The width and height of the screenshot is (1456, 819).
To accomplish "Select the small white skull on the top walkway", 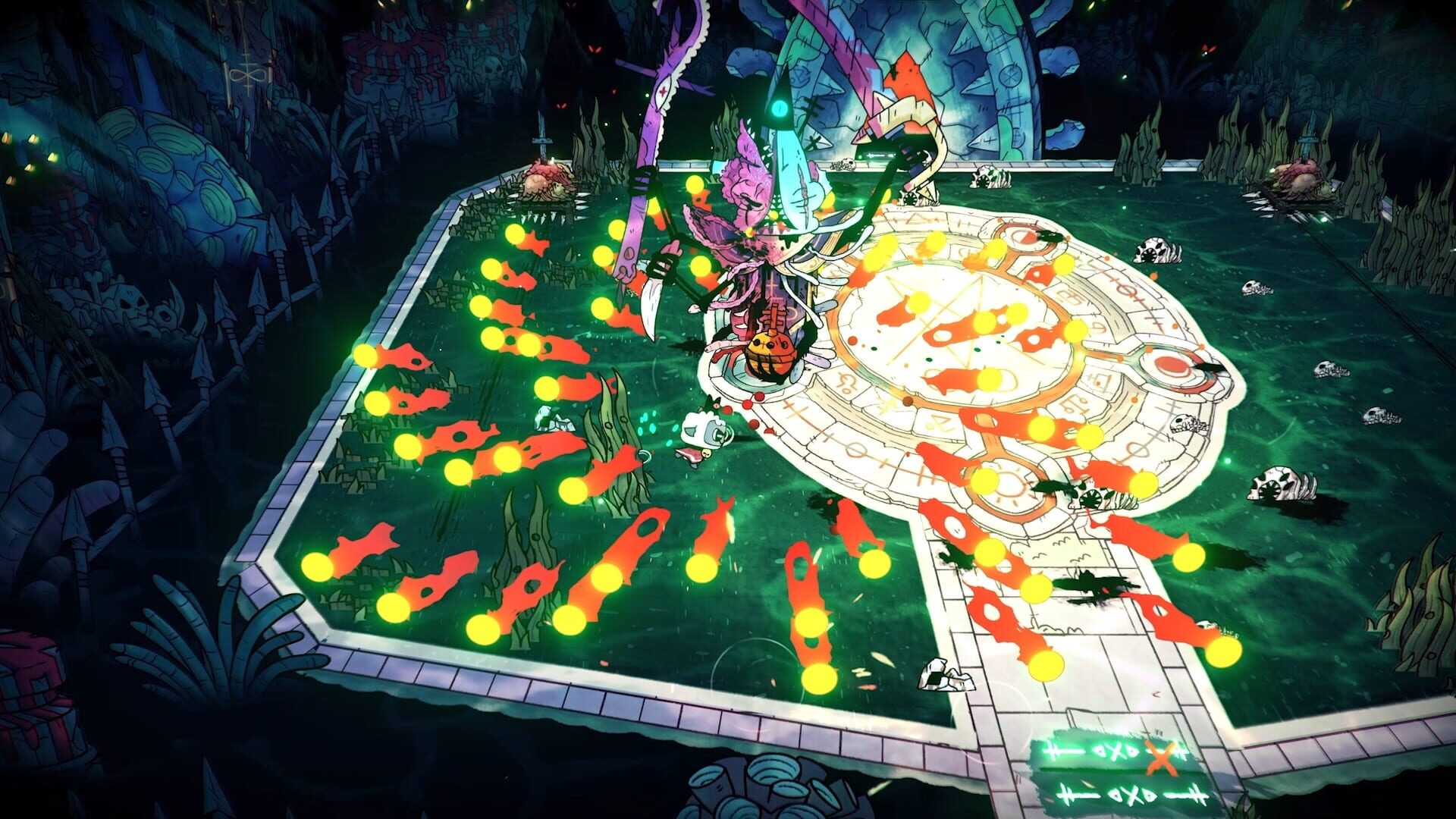I will coord(846,162).
